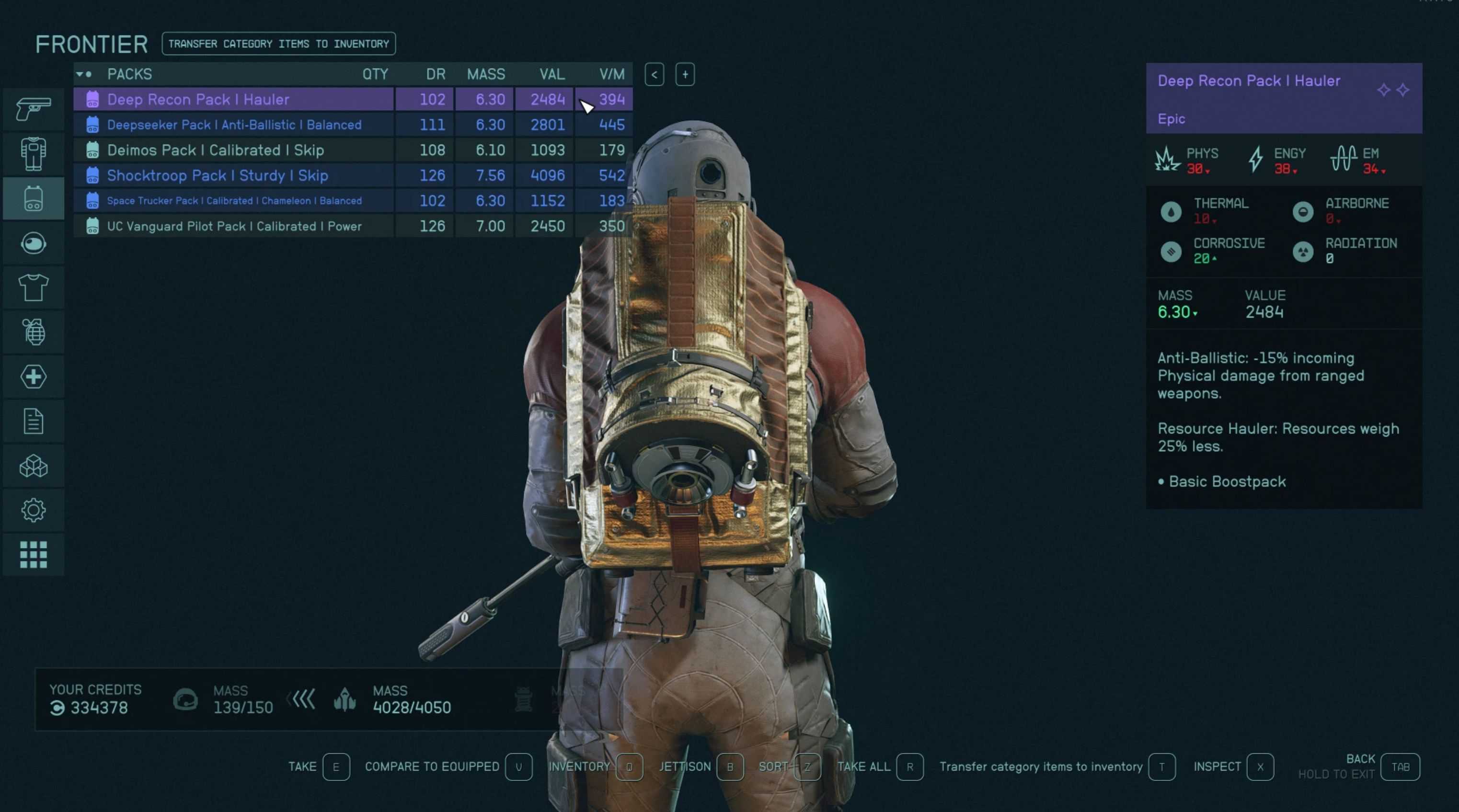Click the plus button beside the column headers
1459x812 pixels.
[x=685, y=75]
